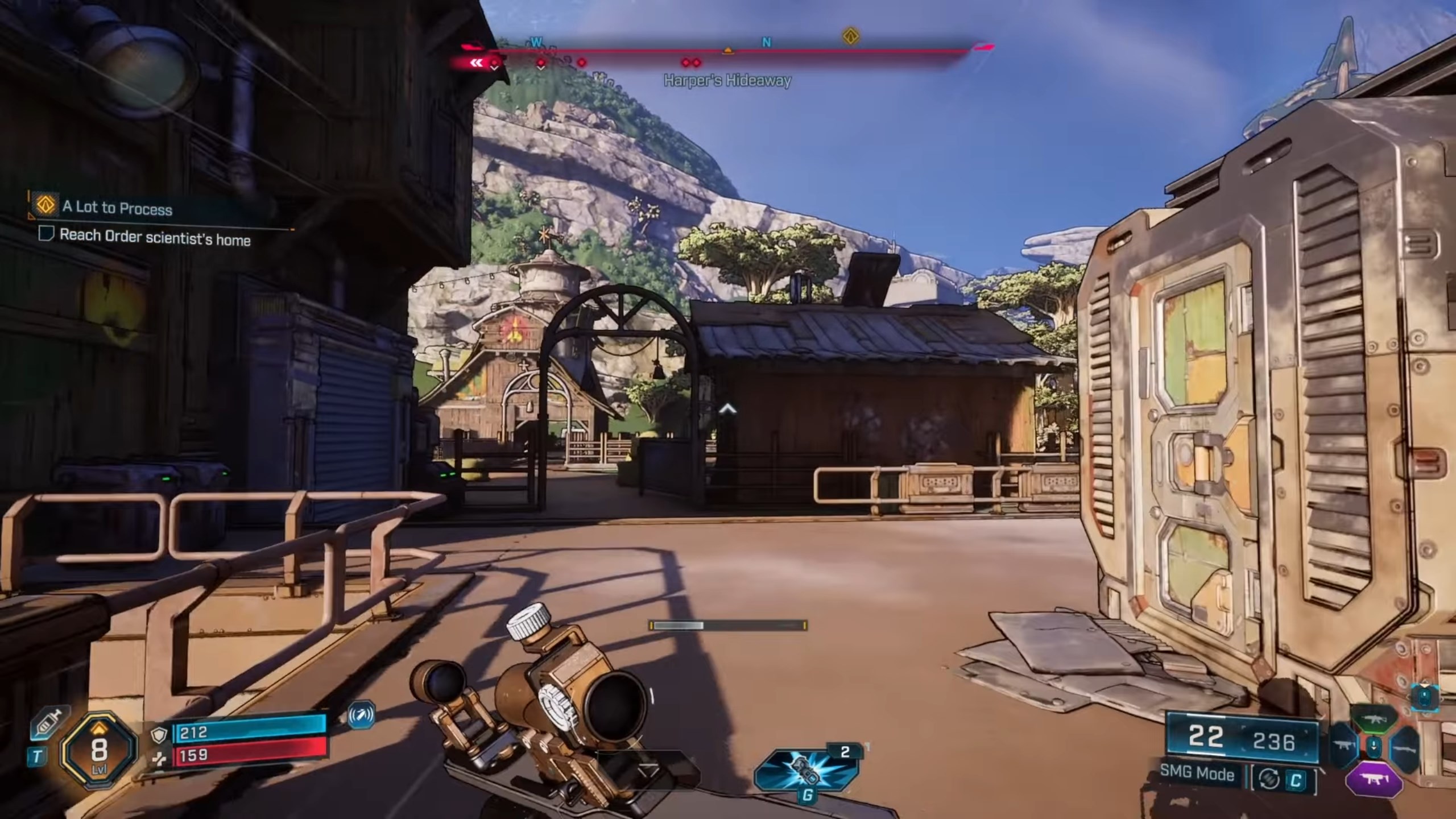The image size is (1456, 819).
Task: Click the gadget icon above the weapon wheel
Action: (1424, 698)
